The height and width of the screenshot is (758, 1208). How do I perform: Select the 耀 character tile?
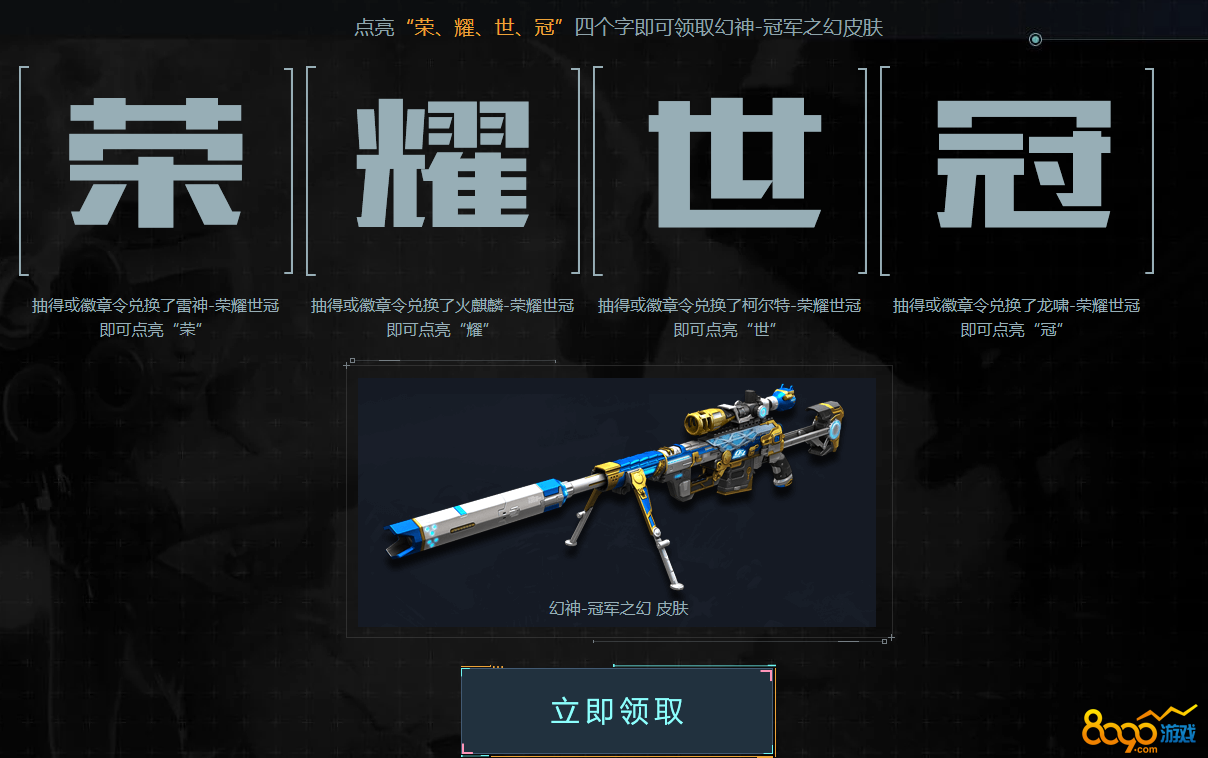443,165
